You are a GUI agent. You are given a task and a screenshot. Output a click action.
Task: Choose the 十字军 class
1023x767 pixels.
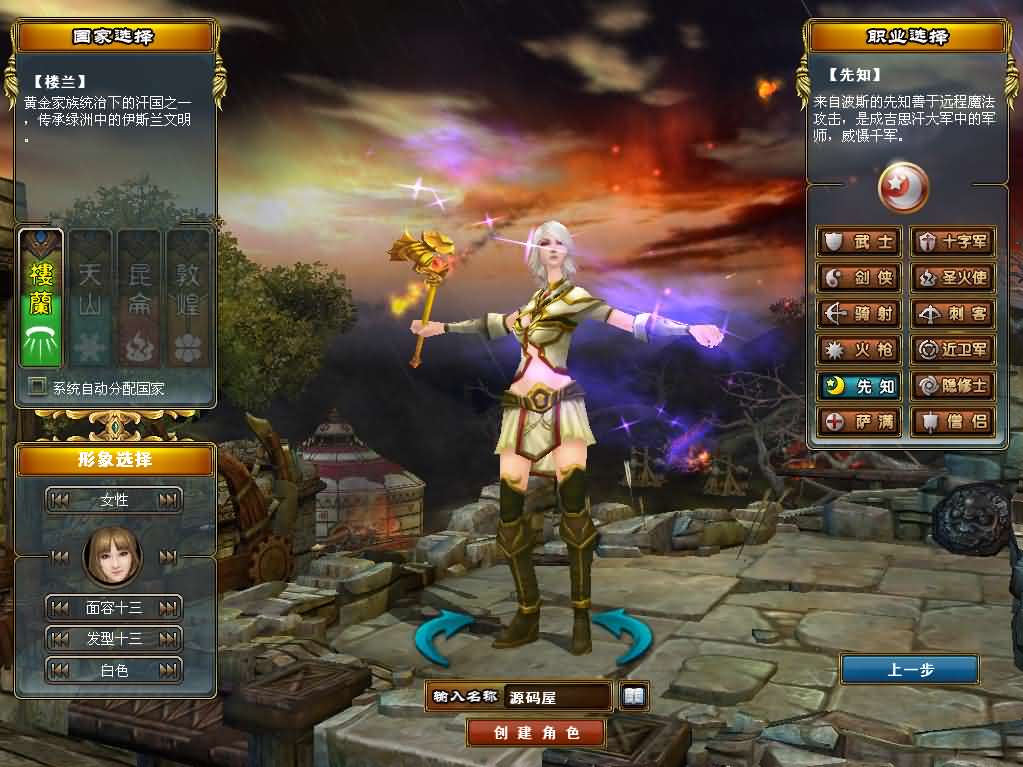click(x=953, y=242)
